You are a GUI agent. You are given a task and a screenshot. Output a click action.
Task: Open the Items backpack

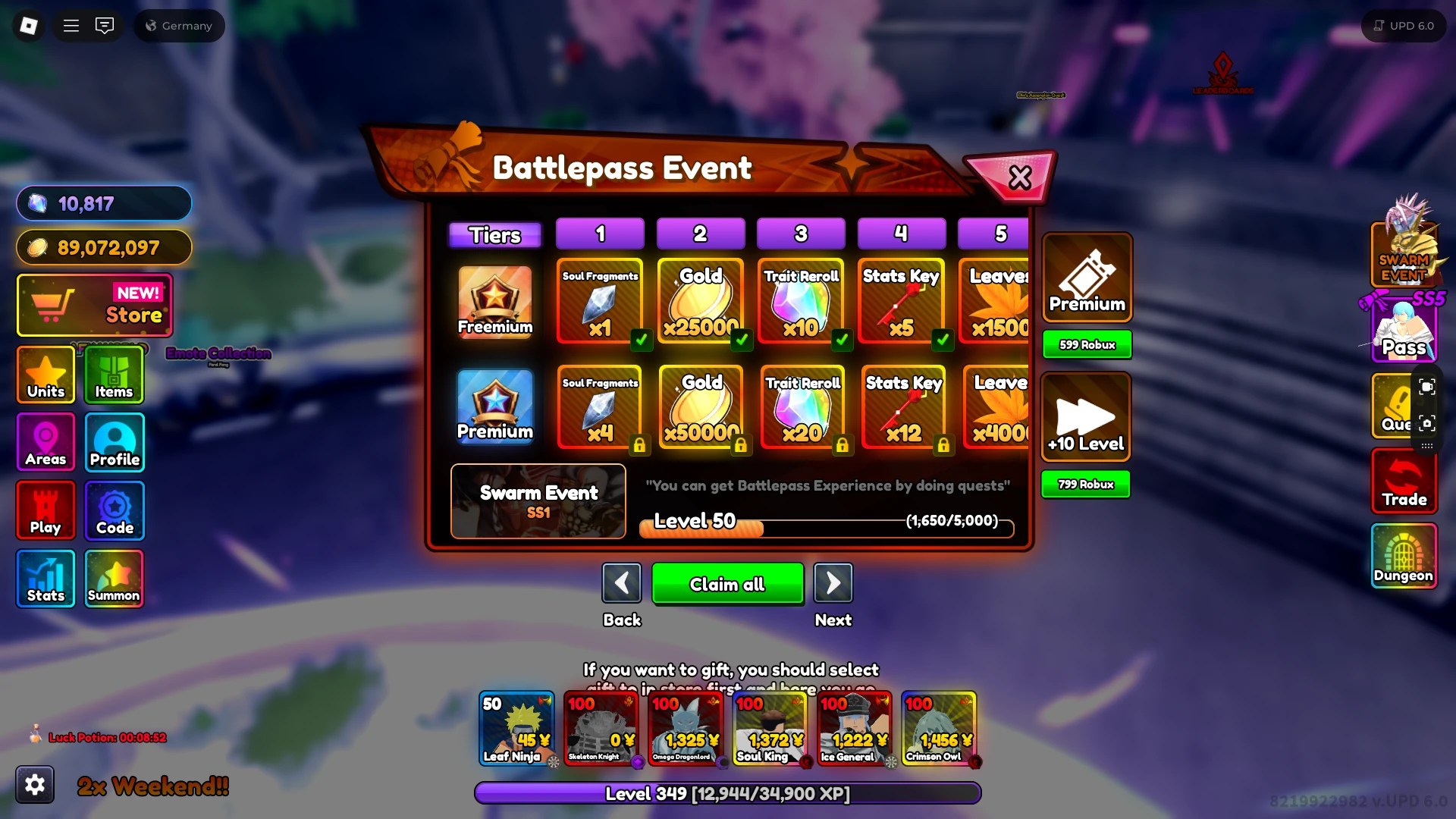tap(114, 375)
